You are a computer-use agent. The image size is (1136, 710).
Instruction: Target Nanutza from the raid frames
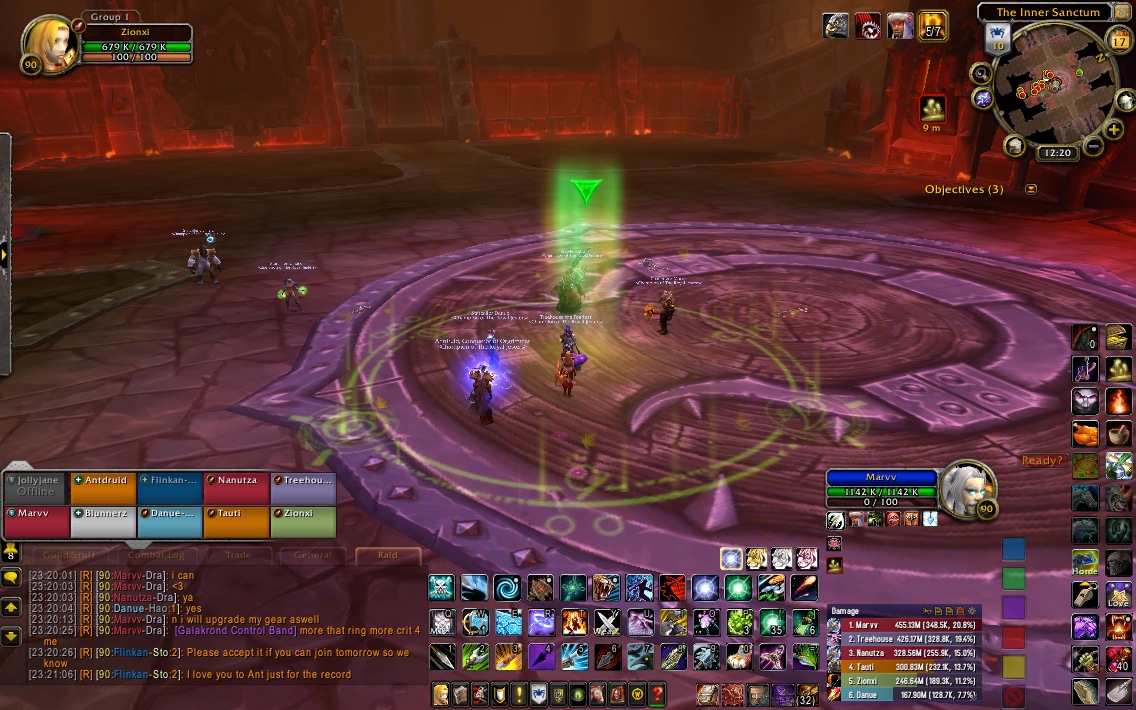point(236,488)
